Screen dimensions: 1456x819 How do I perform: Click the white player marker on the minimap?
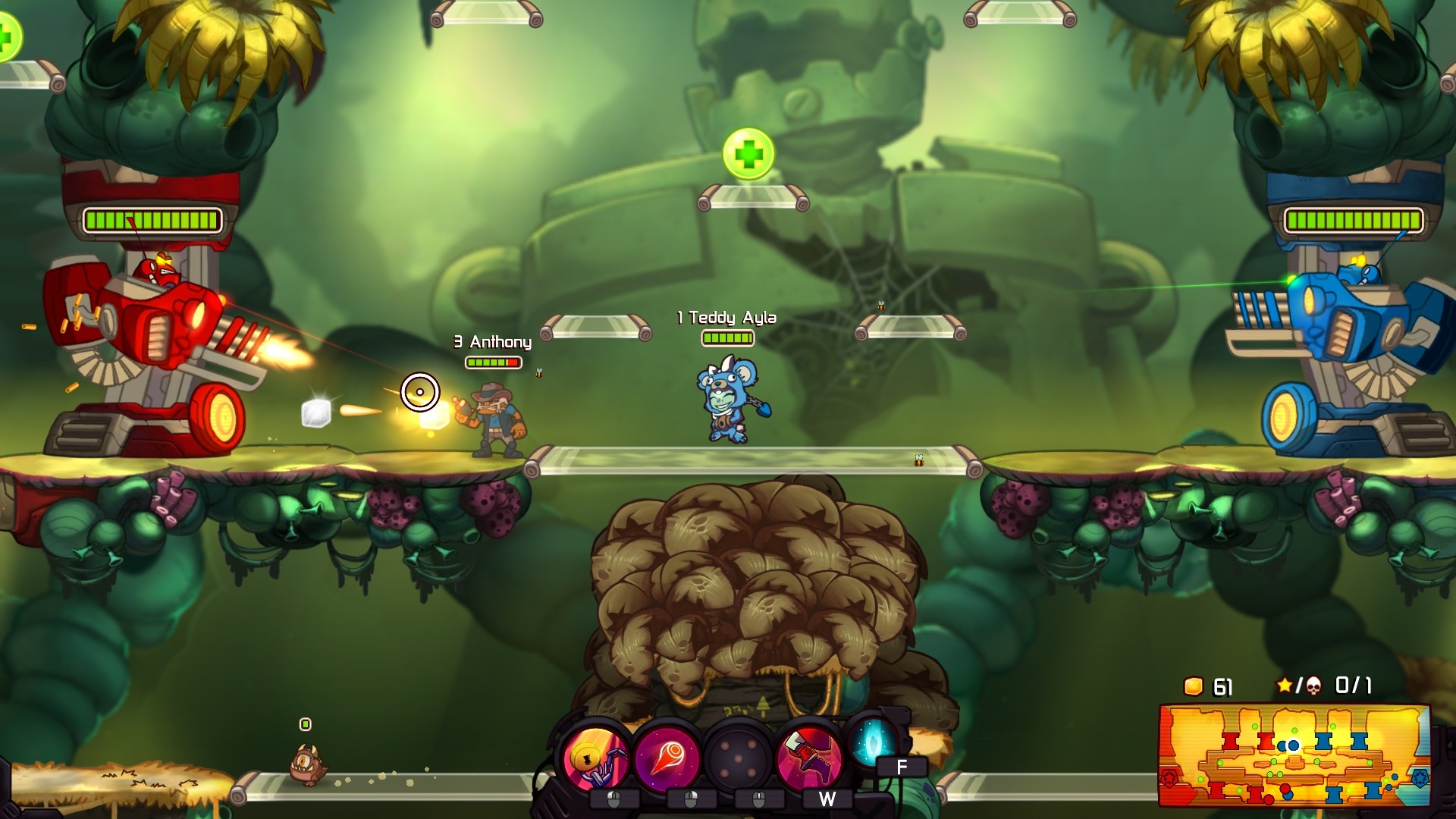click(1294, 745)
